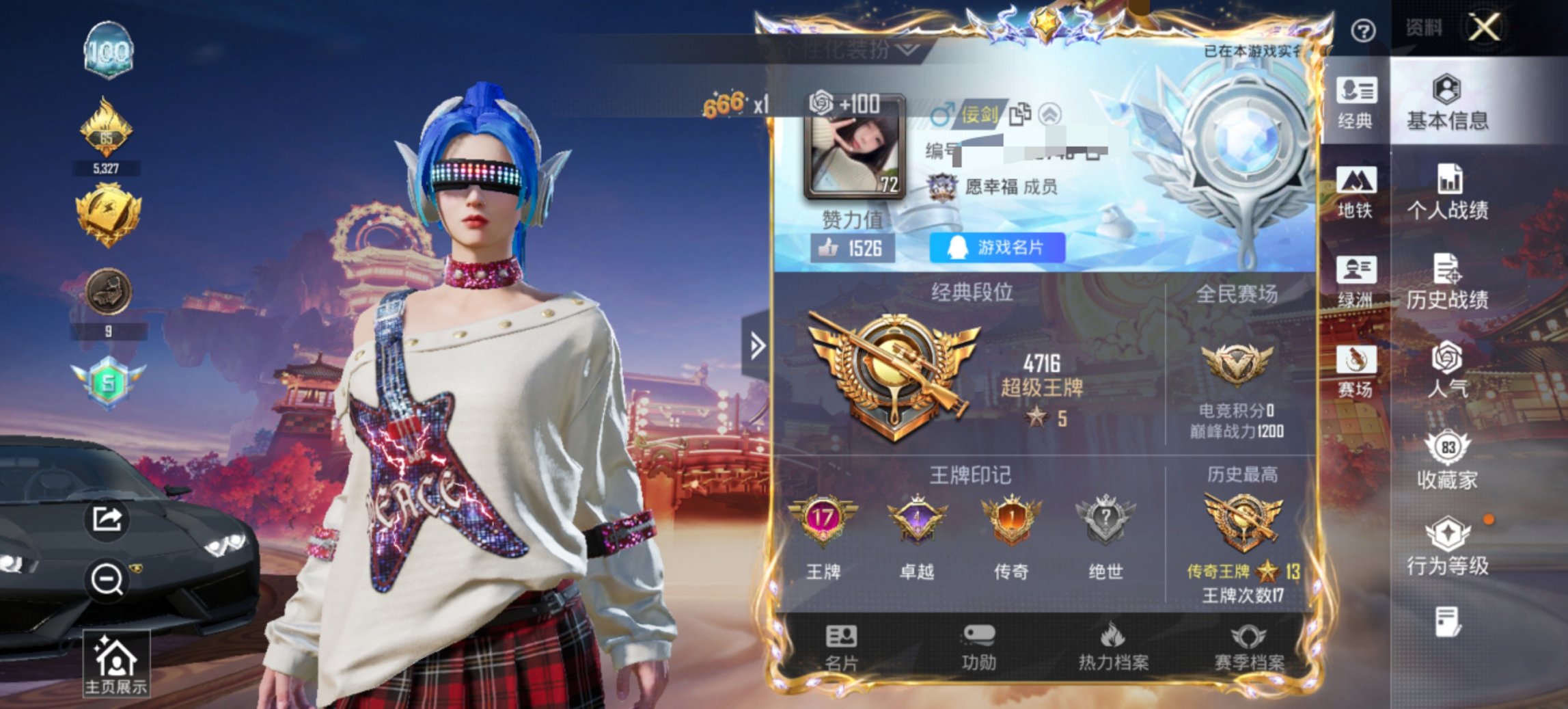Click the level 100 shield emblem
1568x709 pixels.
pos(109,49)
